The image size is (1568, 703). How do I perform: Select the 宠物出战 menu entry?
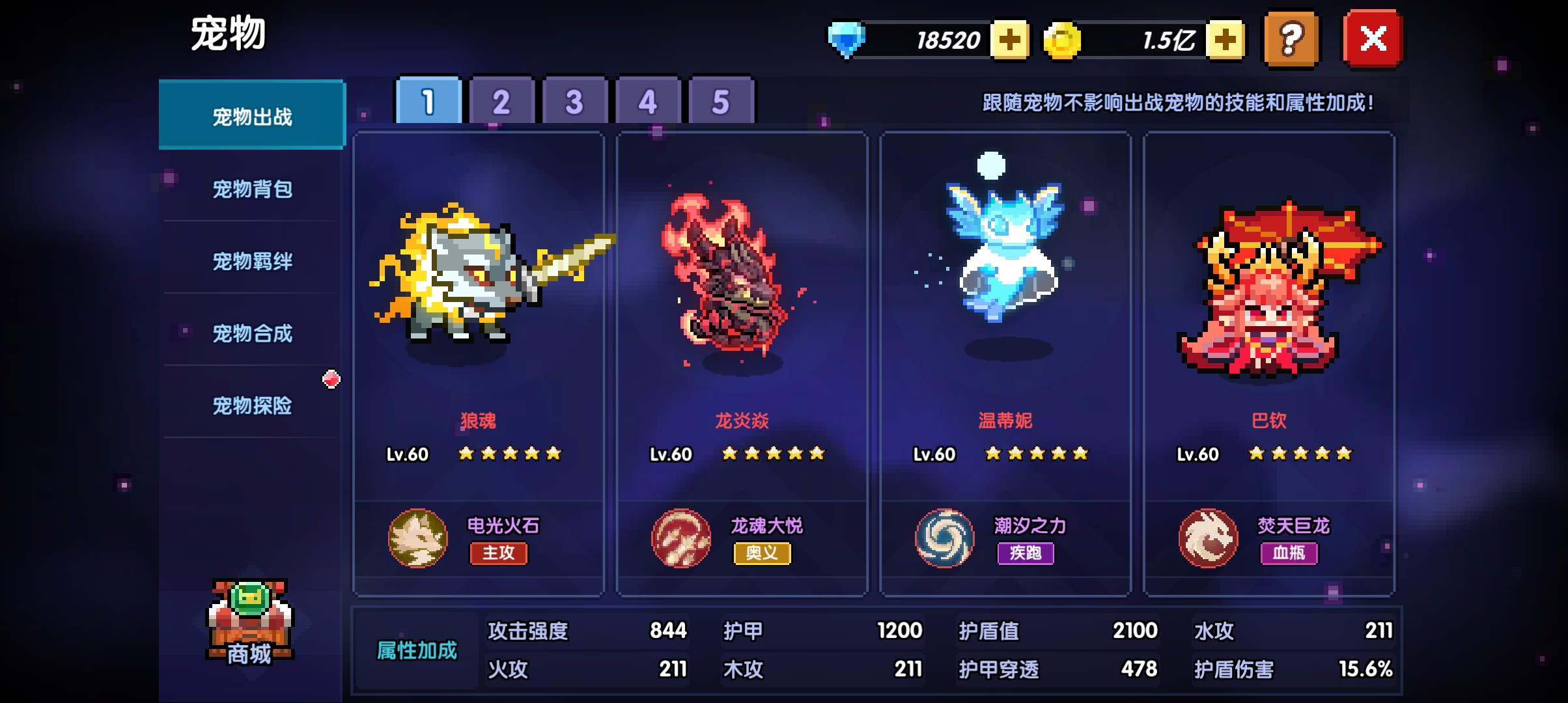pyautogui.click(x=252, y=117)
